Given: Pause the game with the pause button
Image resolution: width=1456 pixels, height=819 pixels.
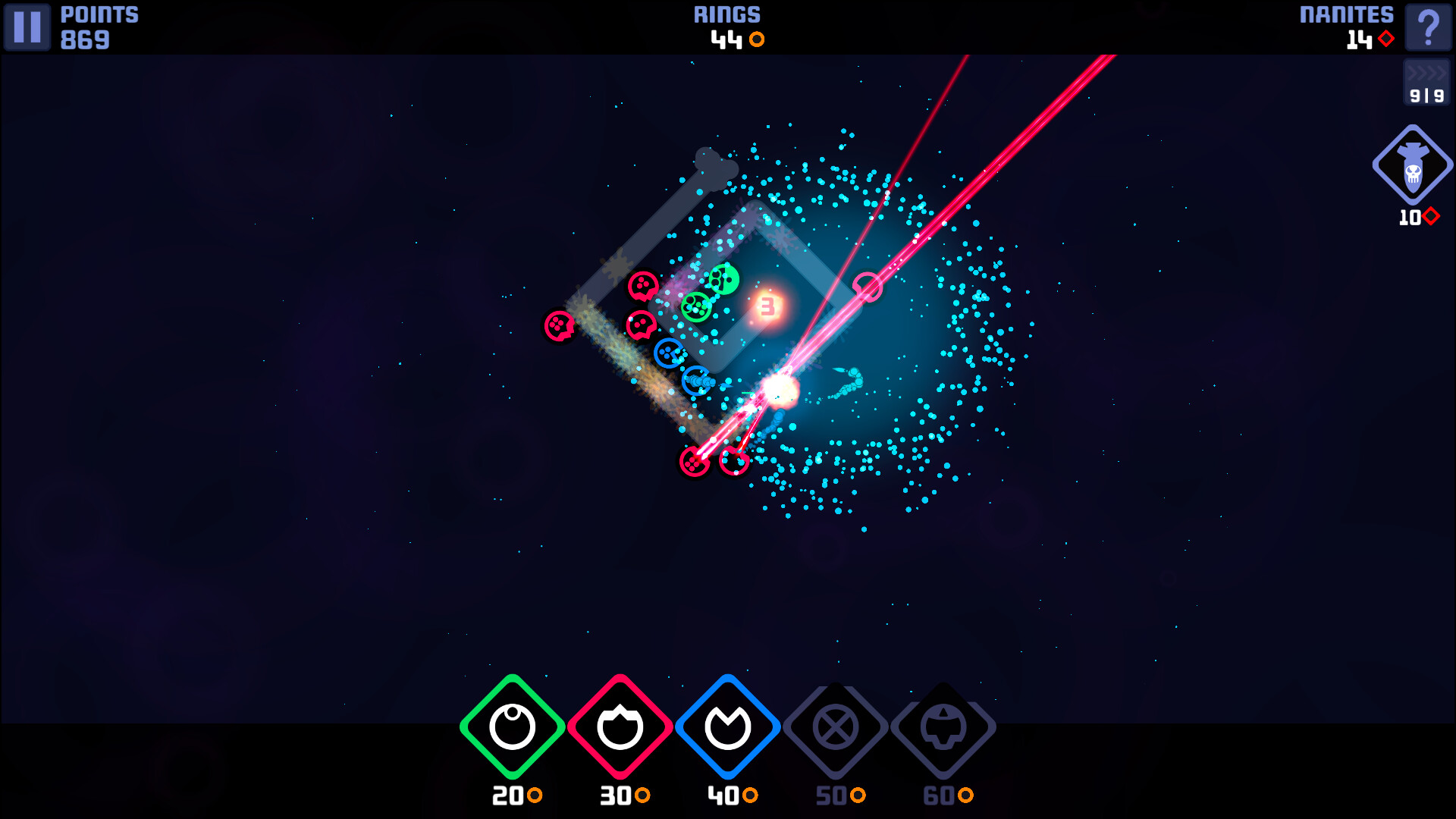Looking at the screenshot, I should (x=27, y=28).
